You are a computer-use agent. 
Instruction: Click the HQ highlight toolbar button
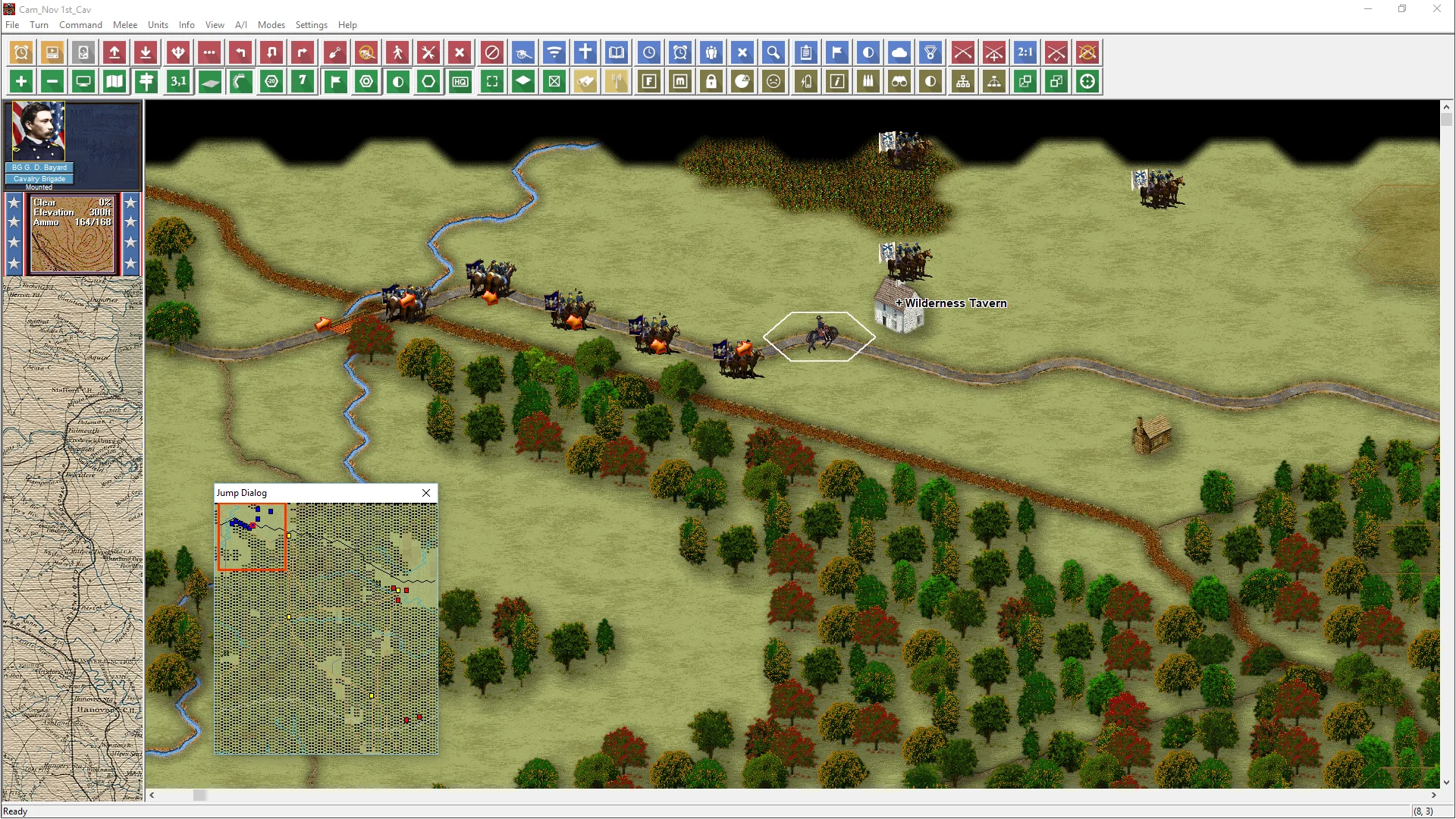click(460, 81)
